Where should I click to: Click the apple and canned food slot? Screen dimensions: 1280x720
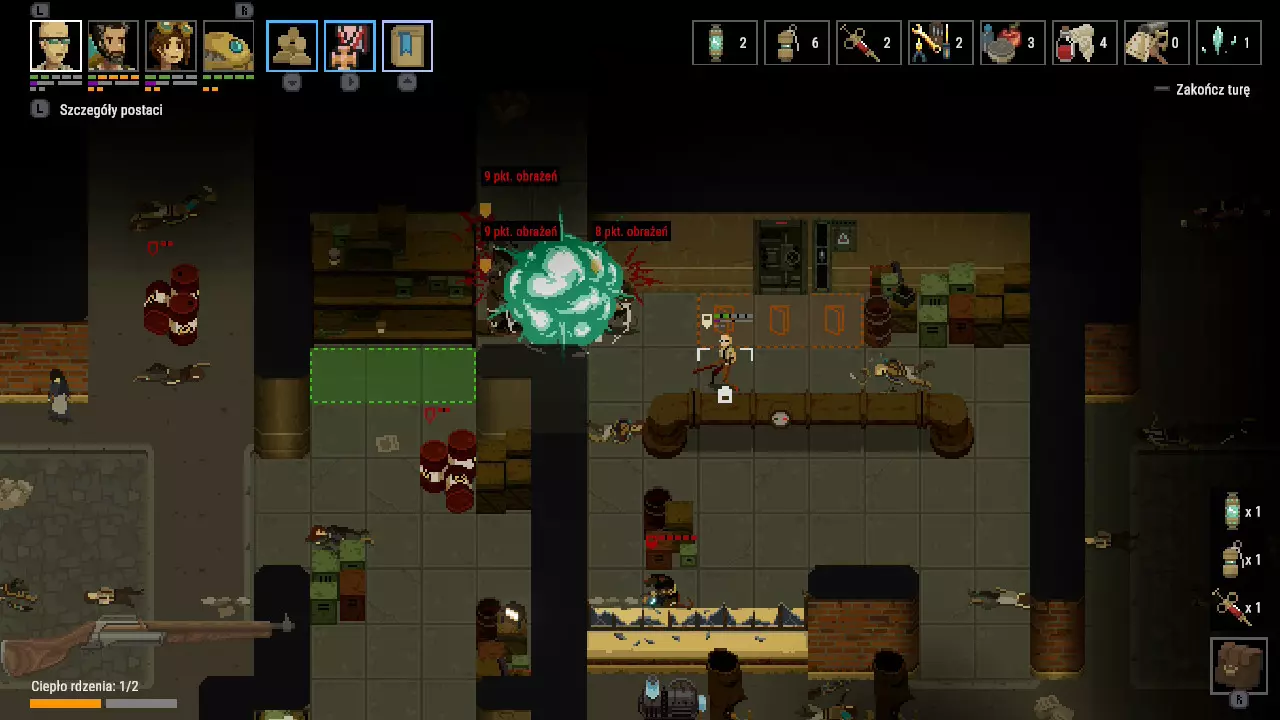pyautogui.click(x=1013, y=43)
